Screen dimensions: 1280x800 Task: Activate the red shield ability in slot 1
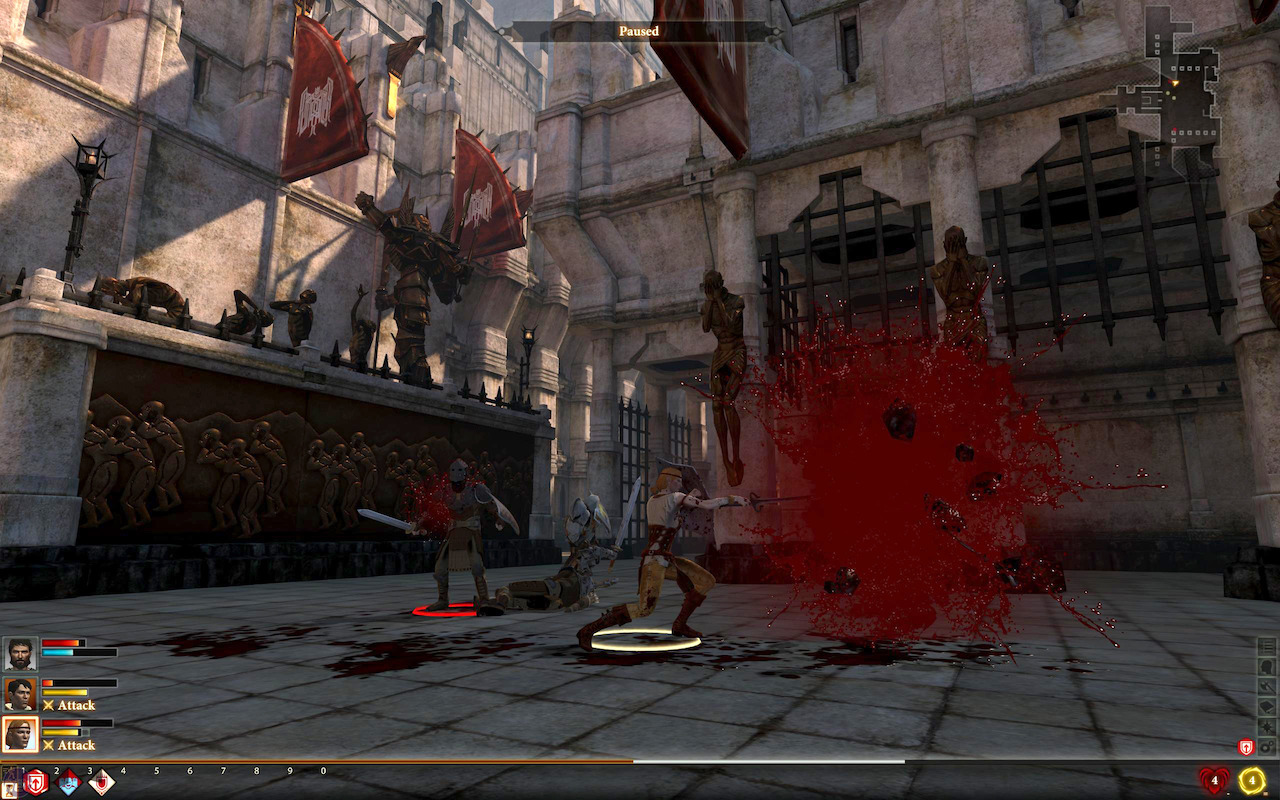click(x=36, y=782)
